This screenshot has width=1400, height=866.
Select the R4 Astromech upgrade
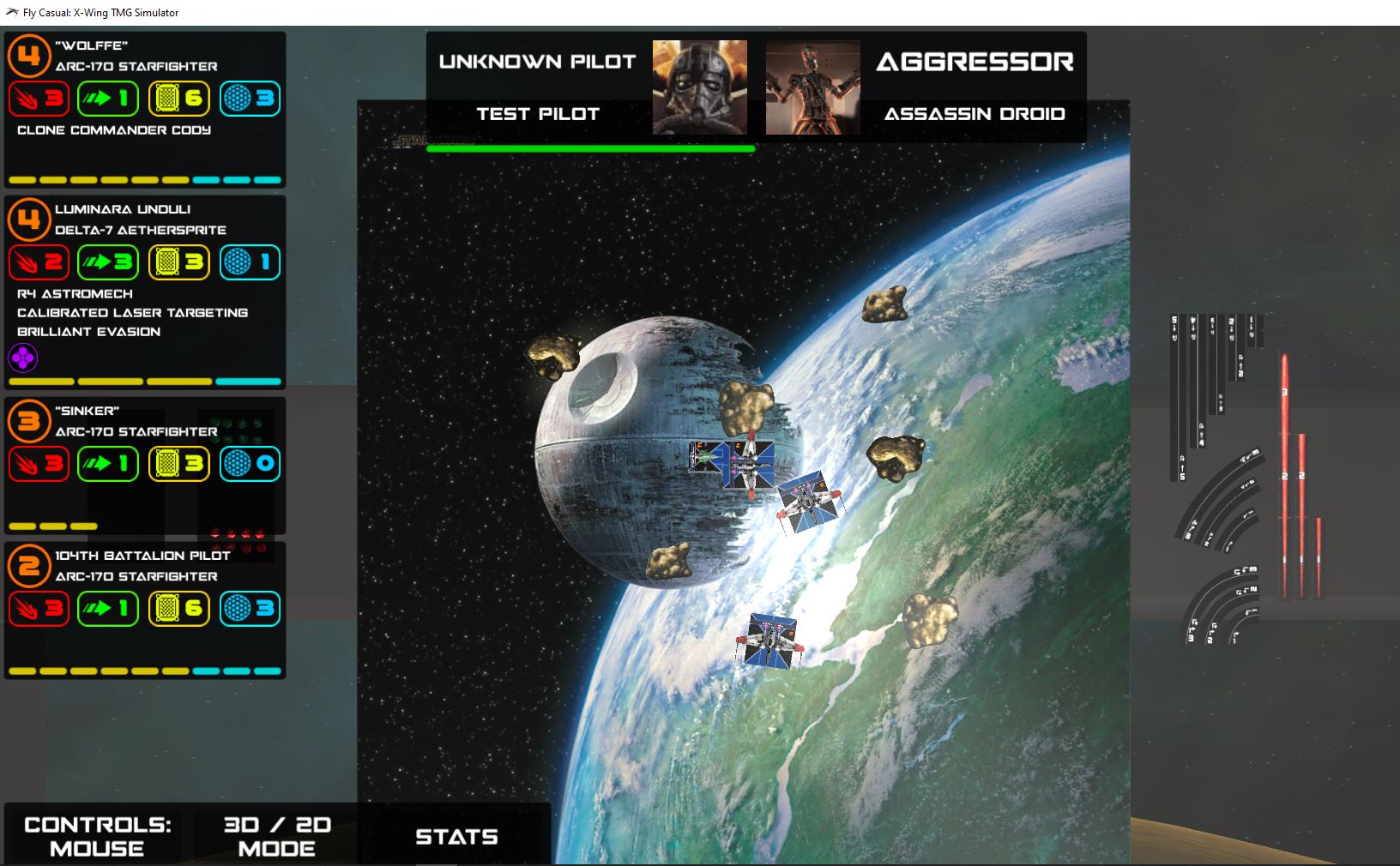pyautogui.click(x=75, y=294)
